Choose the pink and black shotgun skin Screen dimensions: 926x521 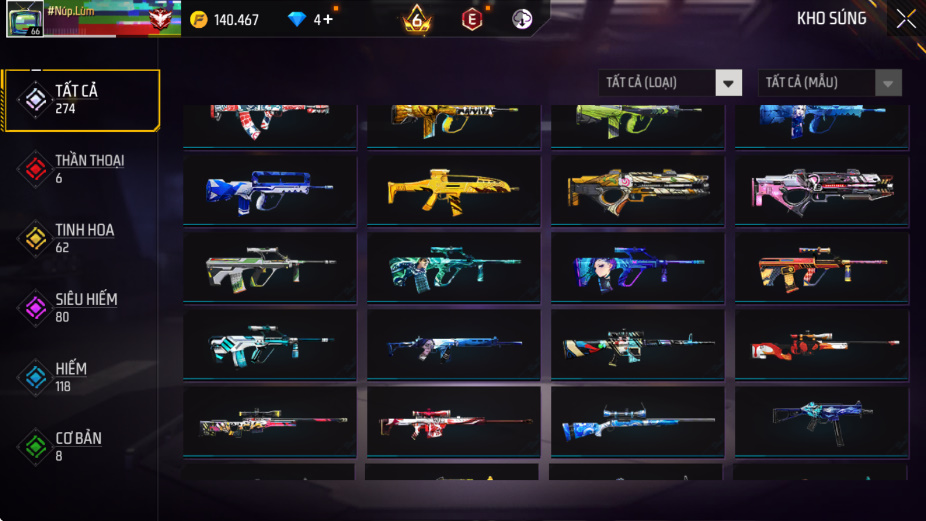[x=821, y=189]
